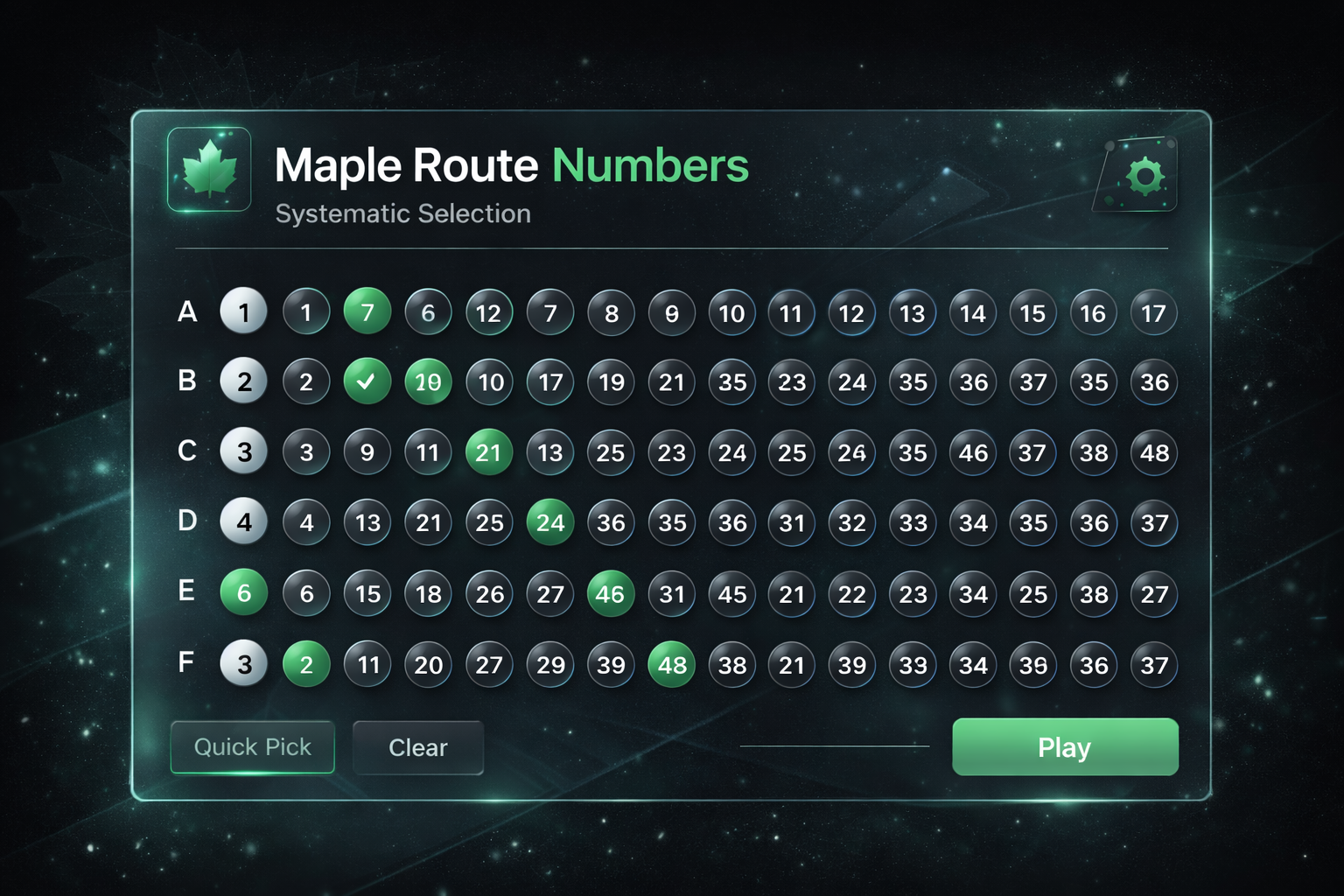Select number 48 at the end of row C
1344x896 pixels.
tap(1153, 453)
